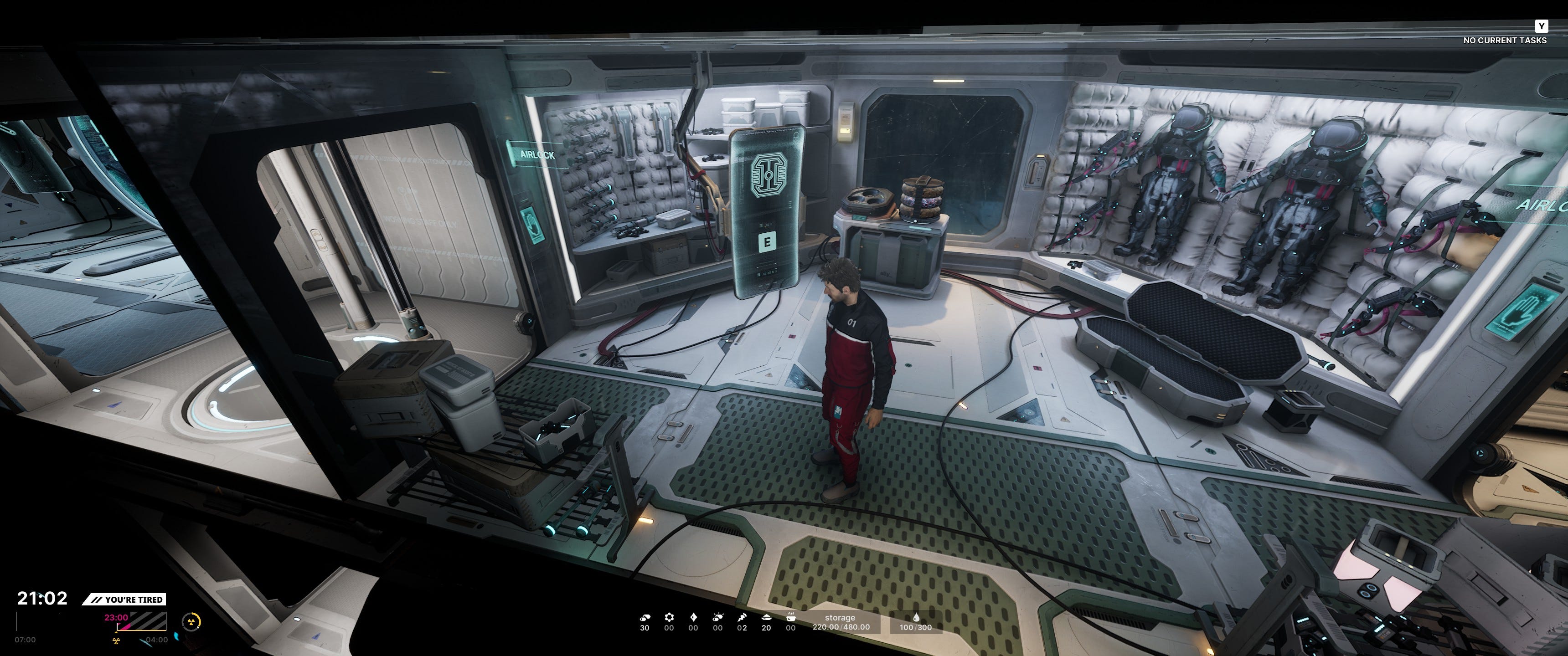This screenshot has width=1568, height=656.
Task: Select the water droplet resource icon
Action: tap(915, 618)
